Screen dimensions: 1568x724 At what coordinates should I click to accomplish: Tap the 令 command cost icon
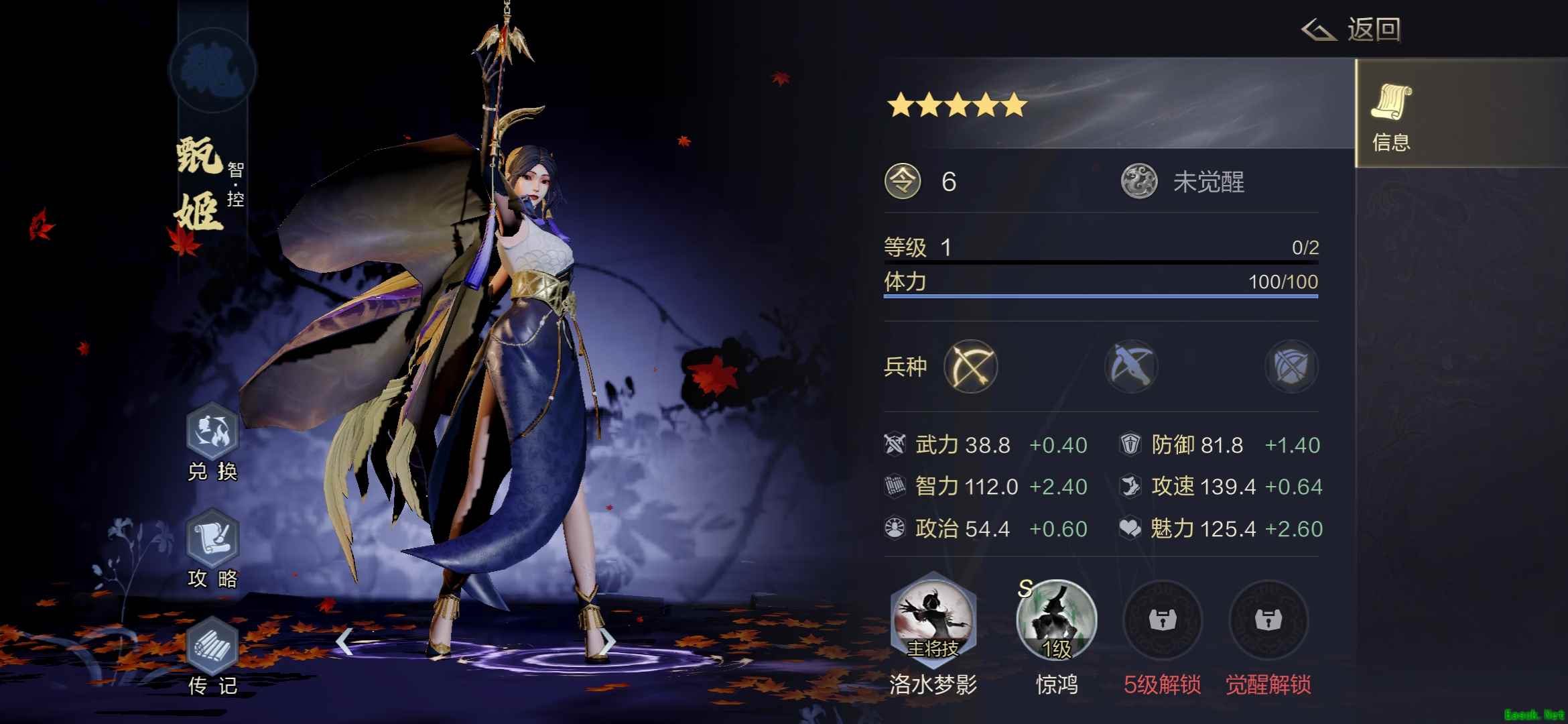(x=903, y=182)
